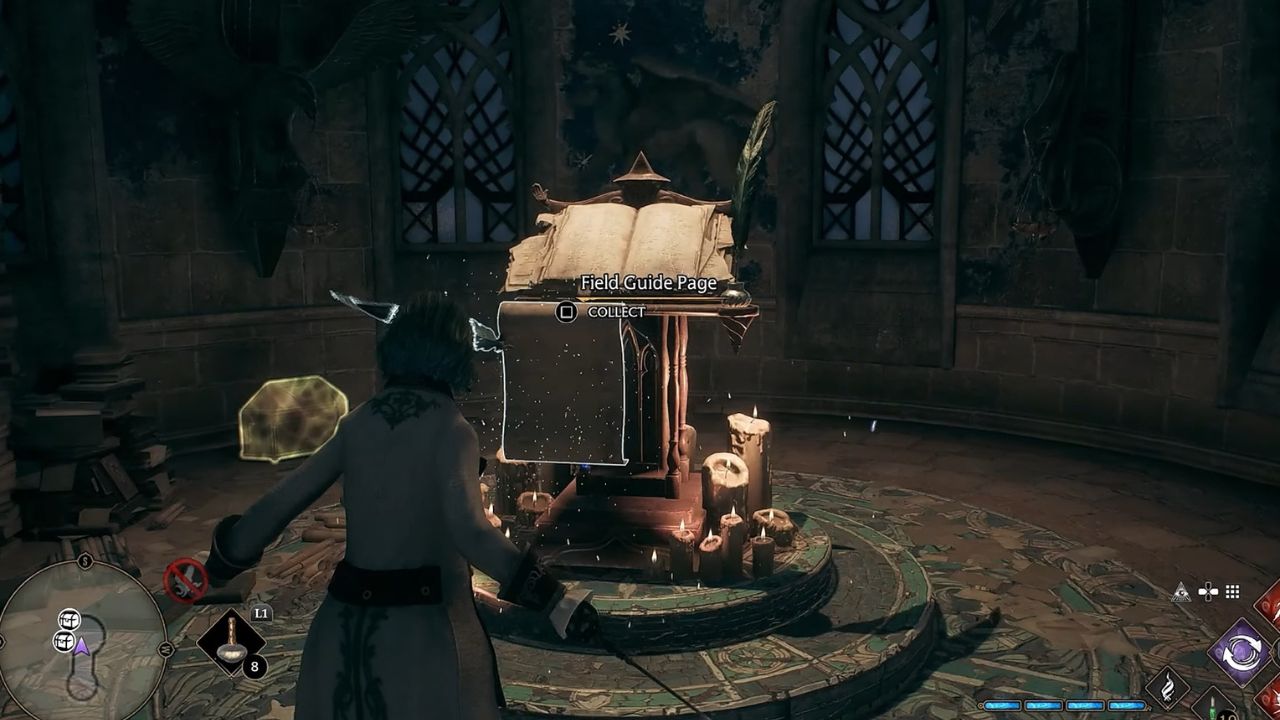
Task: Click the D-pad shortcut icon
Action: click(x=1208, y=592)
